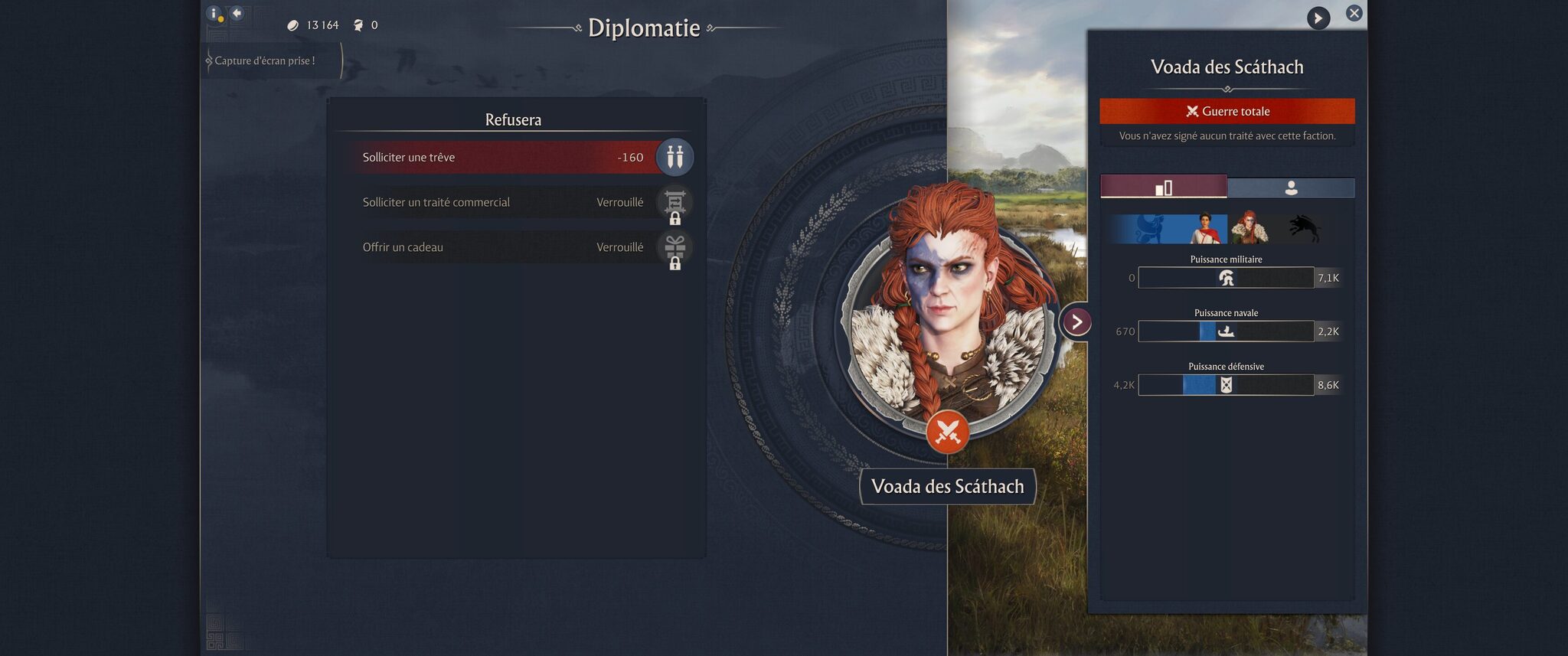Click the truce swords icon button
Screen dimensions: 1568x656
(675, 158)
